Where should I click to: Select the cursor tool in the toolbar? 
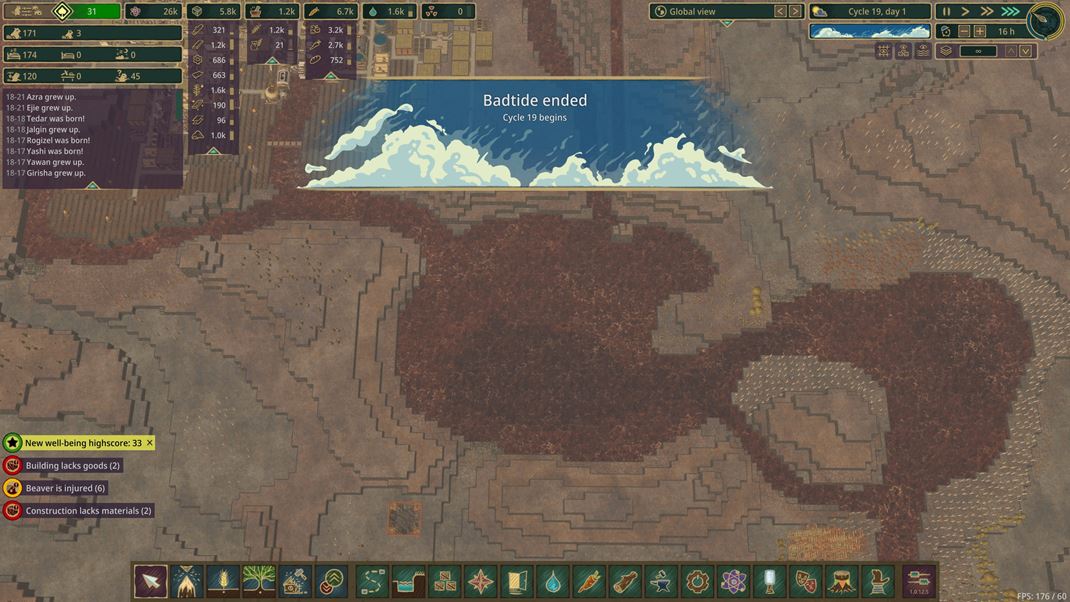pos(151,580)
